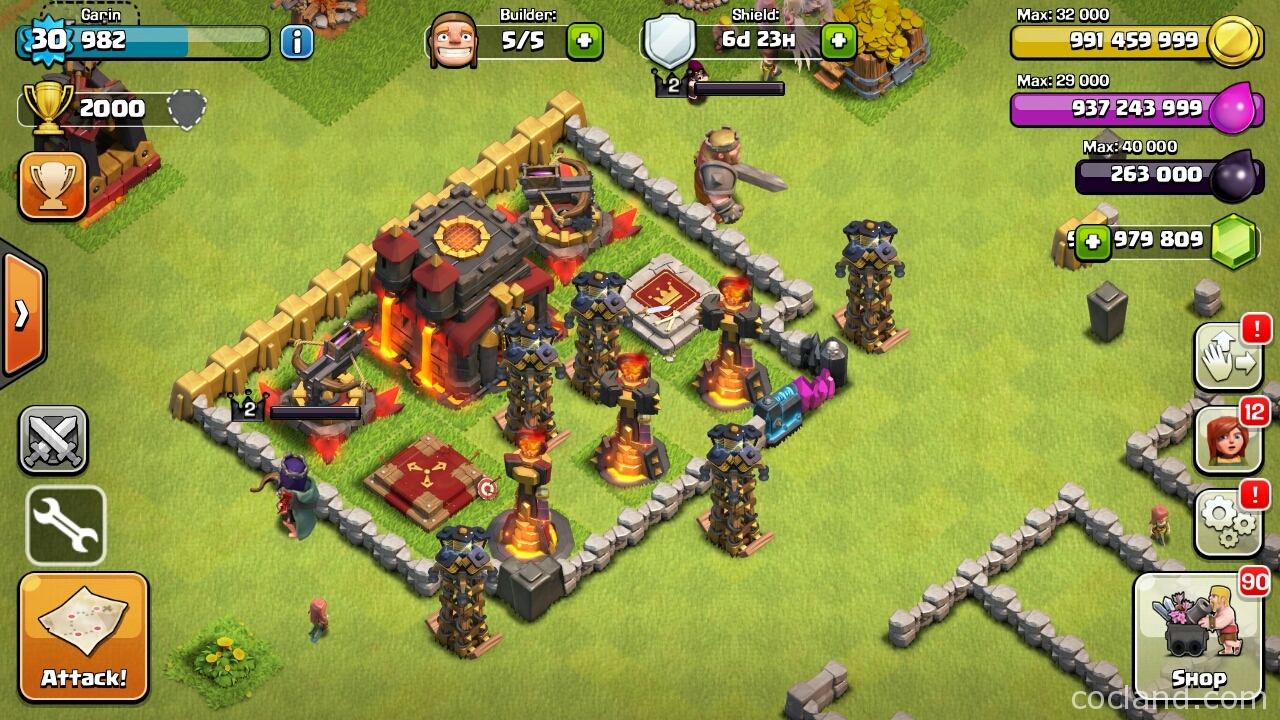Expand the orange side arrow panel

(22, 314)
